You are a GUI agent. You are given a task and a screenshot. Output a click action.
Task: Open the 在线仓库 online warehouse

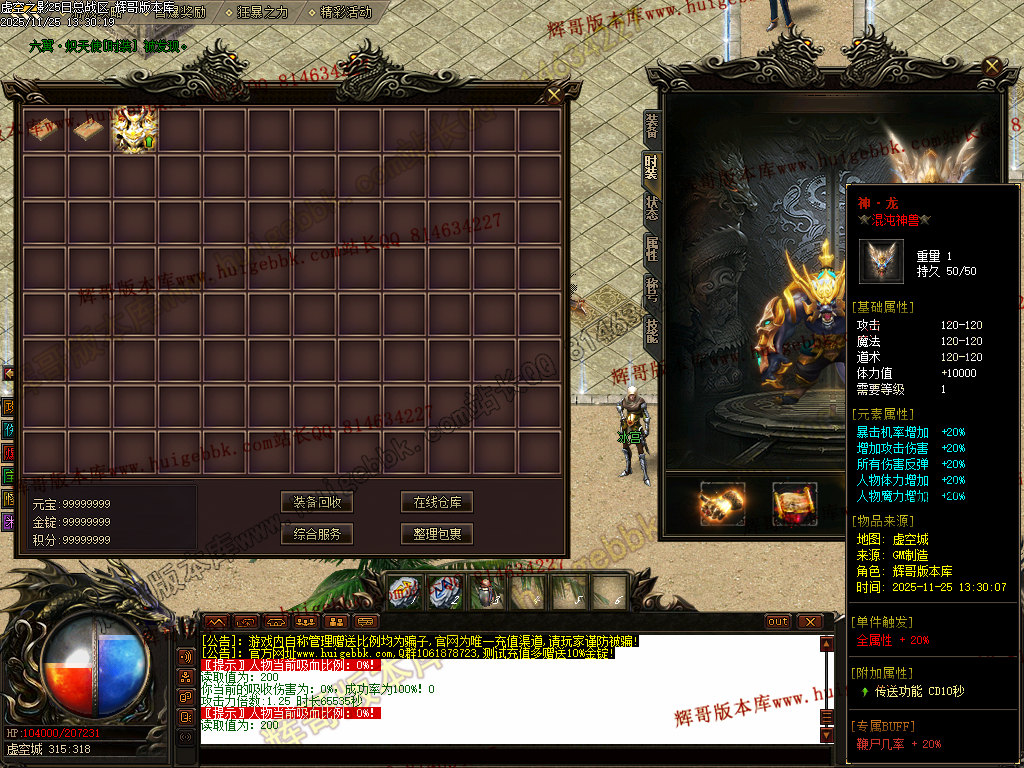pyautogui.click(x=436, y=502)
